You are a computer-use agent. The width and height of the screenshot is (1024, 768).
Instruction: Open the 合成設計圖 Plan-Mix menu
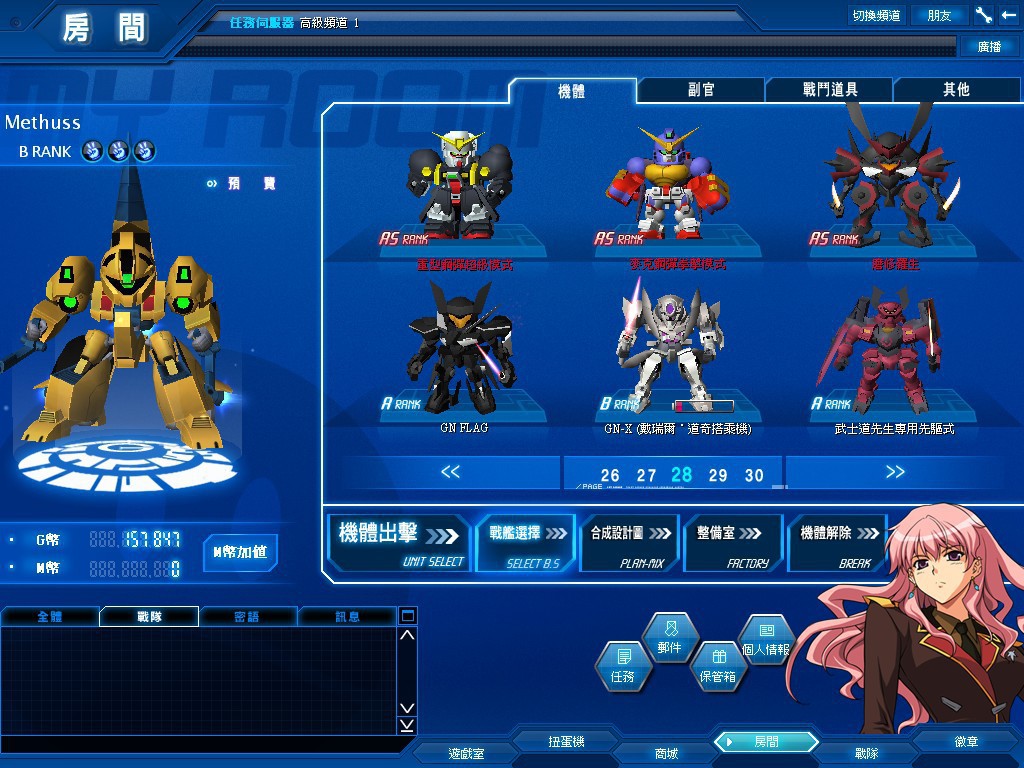pos(629,543)
